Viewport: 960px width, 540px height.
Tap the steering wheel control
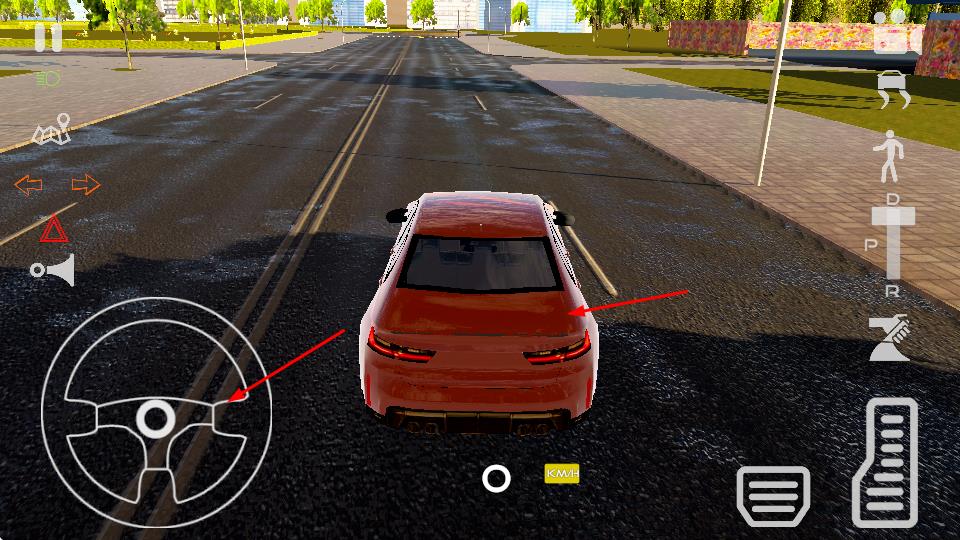156,418
